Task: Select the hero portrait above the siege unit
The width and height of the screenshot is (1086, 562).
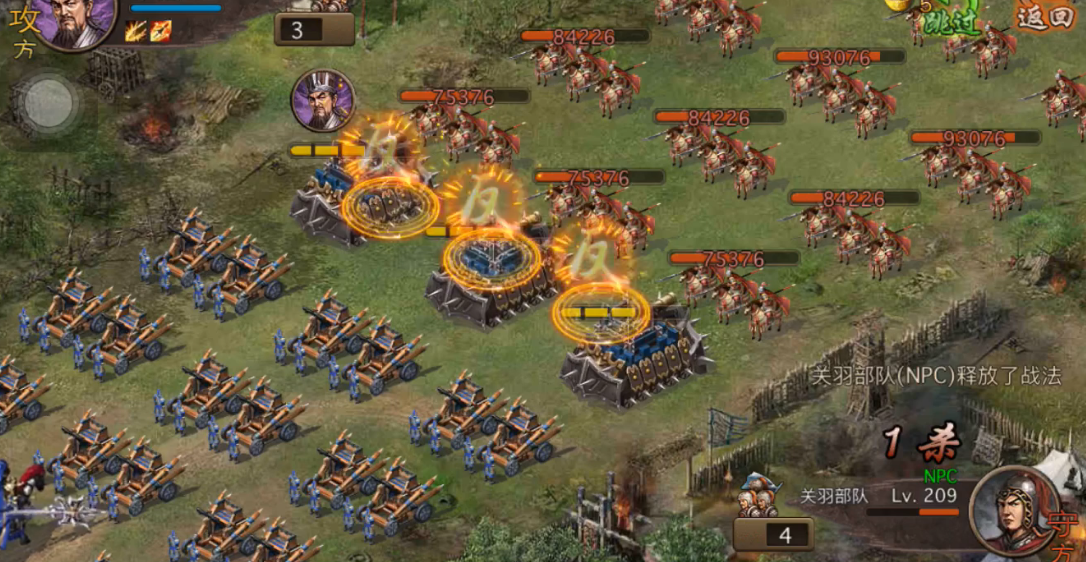Action: coord(323,100)
